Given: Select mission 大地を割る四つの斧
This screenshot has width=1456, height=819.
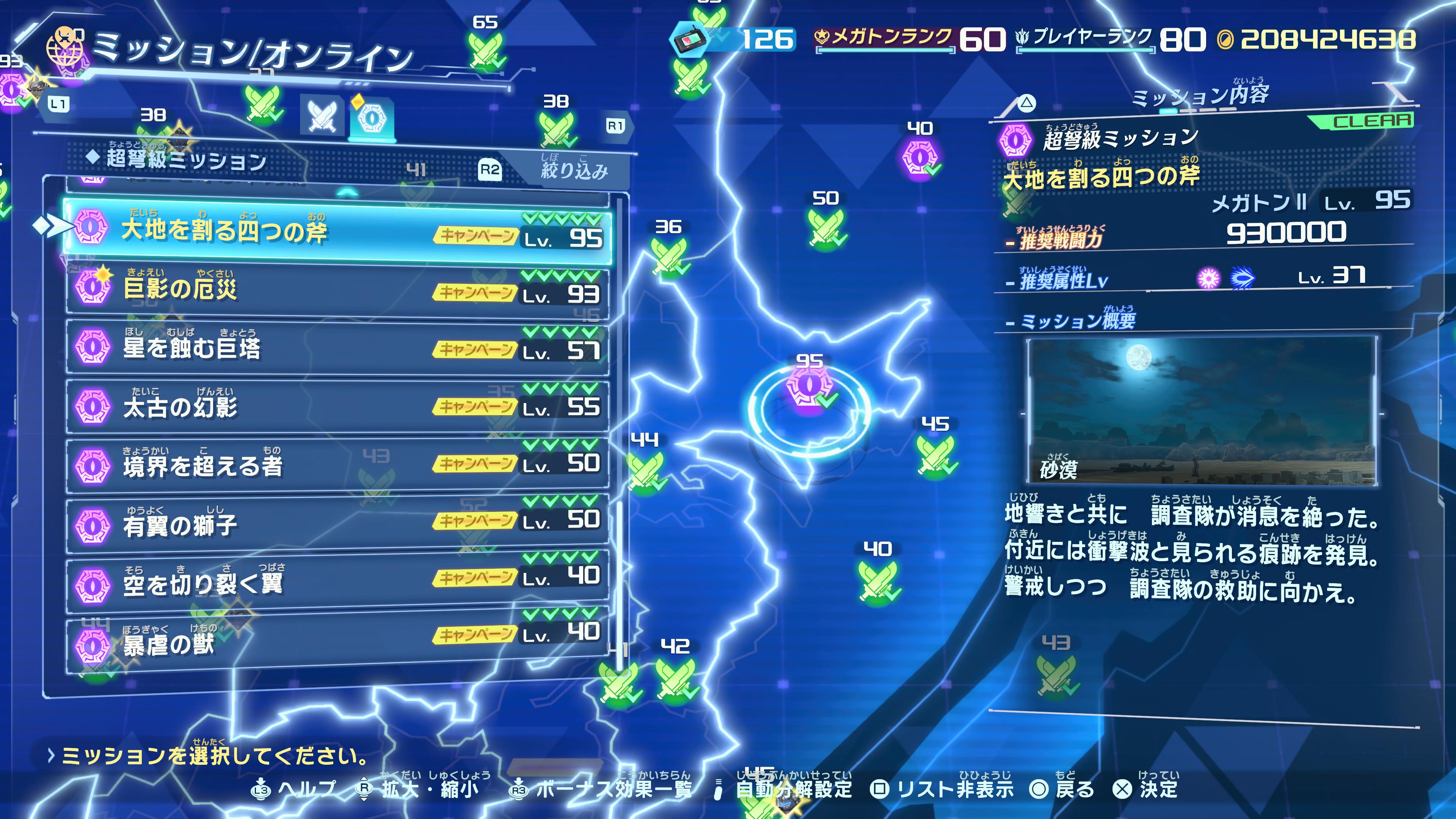Looking at the screenshot, I should click(x=337, y=231).
